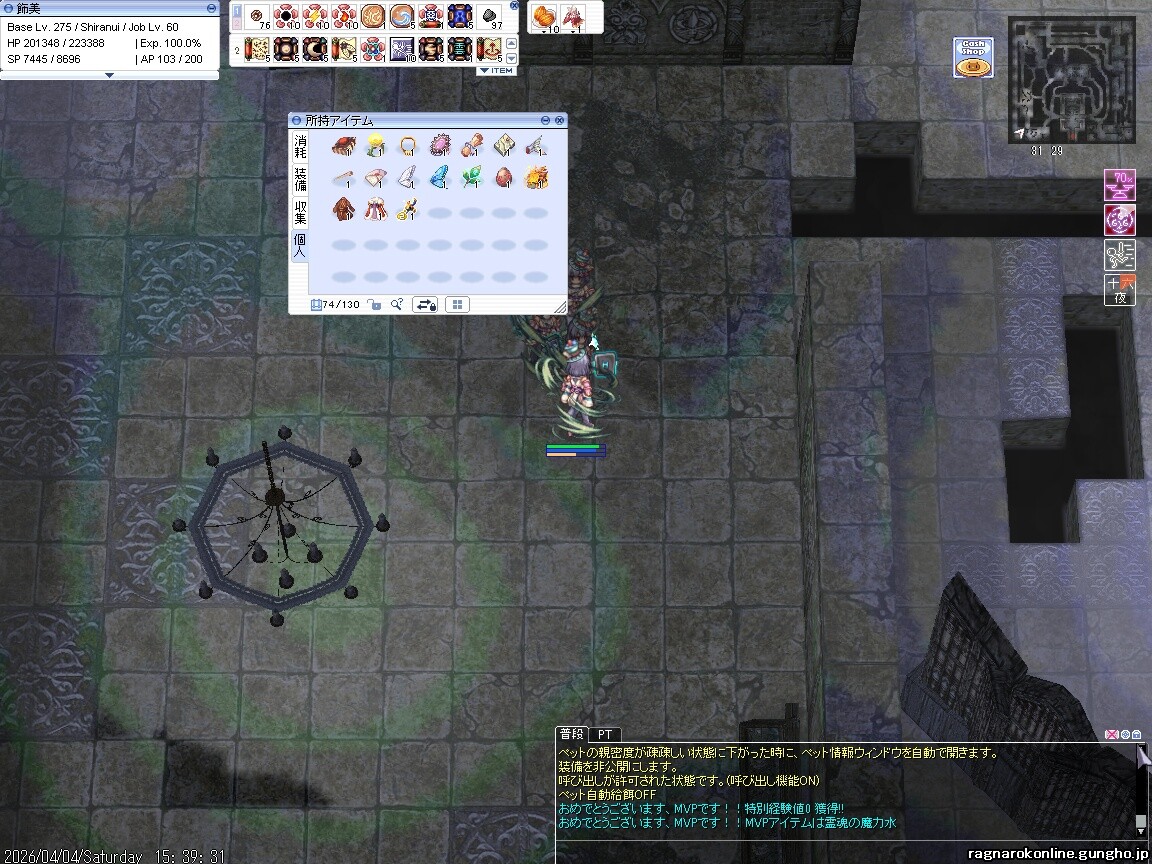
Task: Open the 収集 collection tab
Action: click(300, 212)
